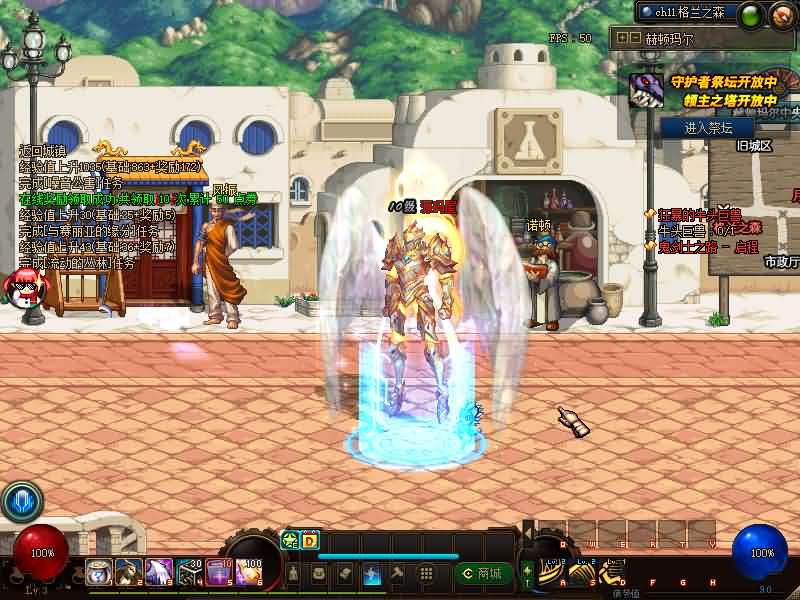This screenshot has height=600, width=800.
Task: Open the channel selector ch11 格兰之森
Action: 688,12
